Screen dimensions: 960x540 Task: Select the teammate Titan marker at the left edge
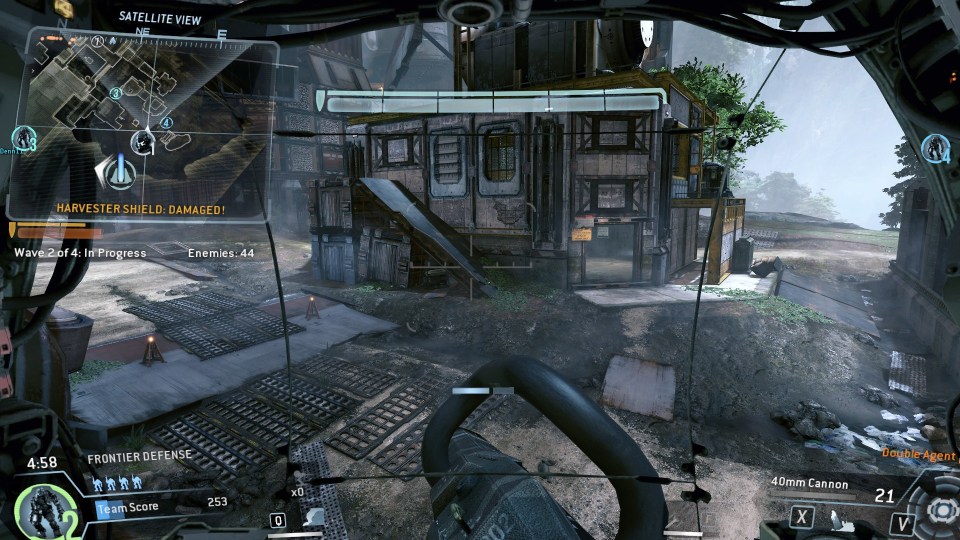coord(22,138)
